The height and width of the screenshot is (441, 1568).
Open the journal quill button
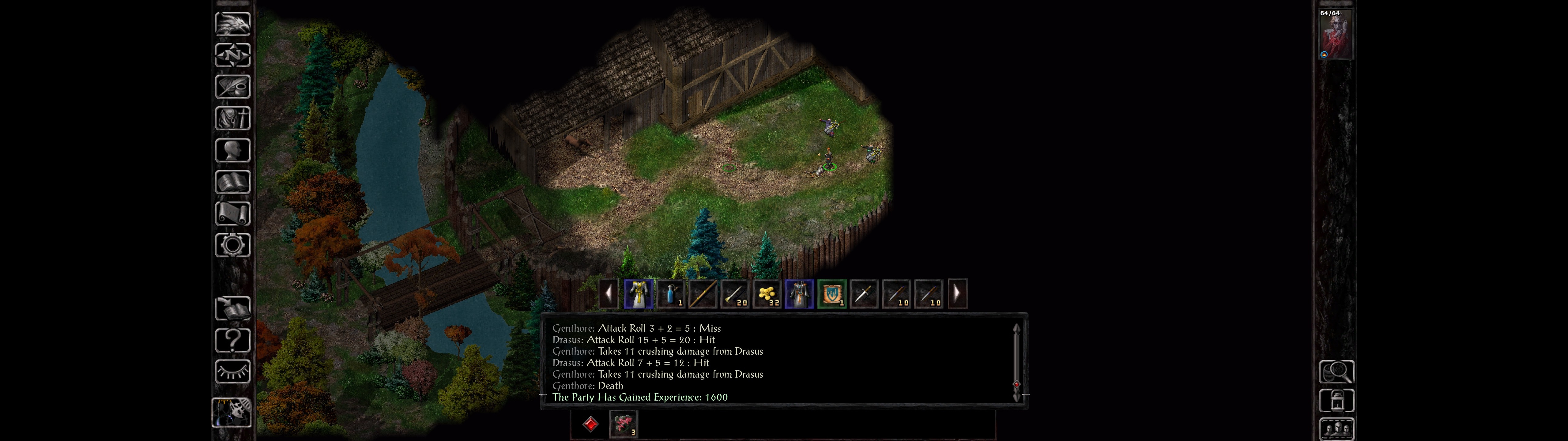pyautogui.click(x=232, y=87)
